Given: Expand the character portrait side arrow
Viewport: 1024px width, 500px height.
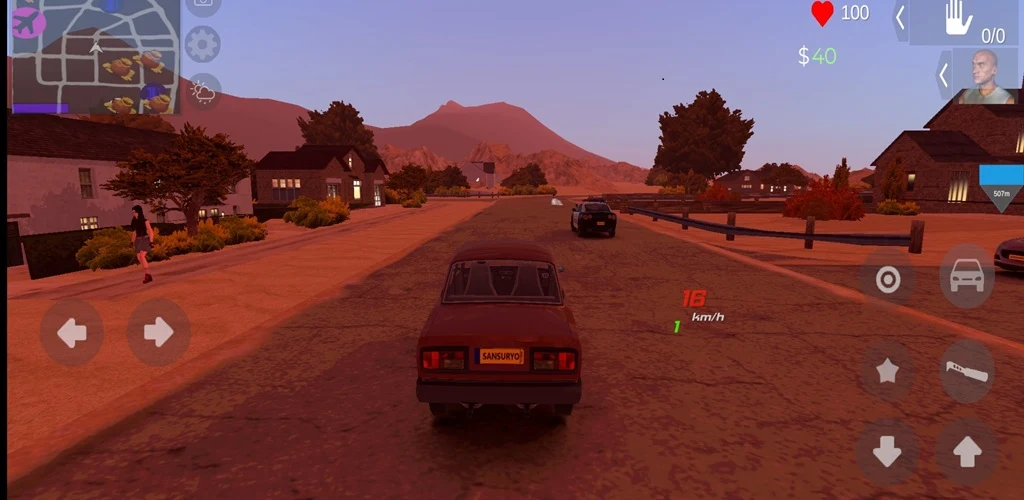Looking at the screenshot, I should [x=943, y=75].
